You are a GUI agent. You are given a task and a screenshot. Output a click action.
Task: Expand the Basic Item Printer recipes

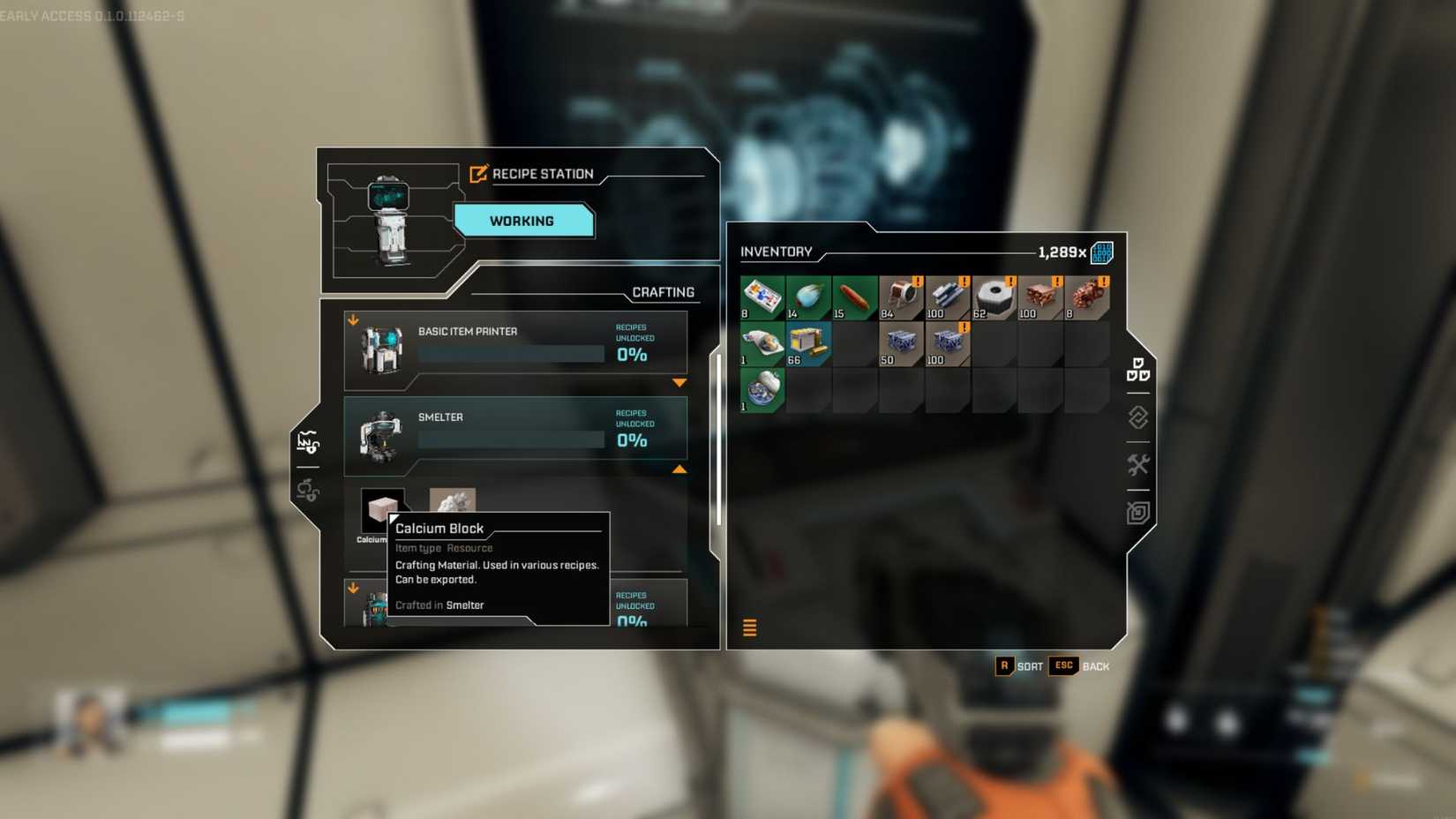coord(680,382)
